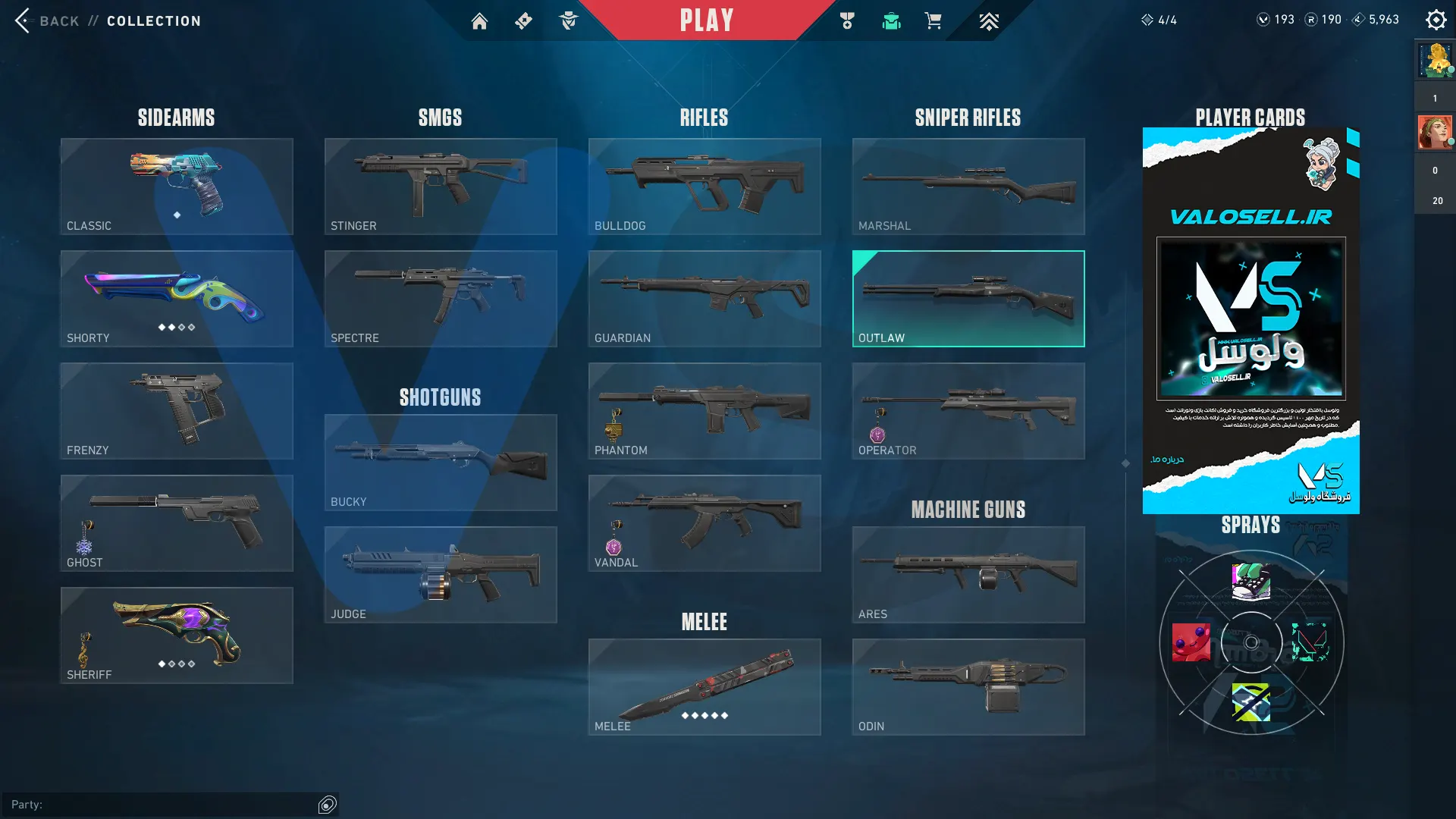Hit the red PLAY button
Viewport: 1456px width, 819px height.
pos(706,20)
